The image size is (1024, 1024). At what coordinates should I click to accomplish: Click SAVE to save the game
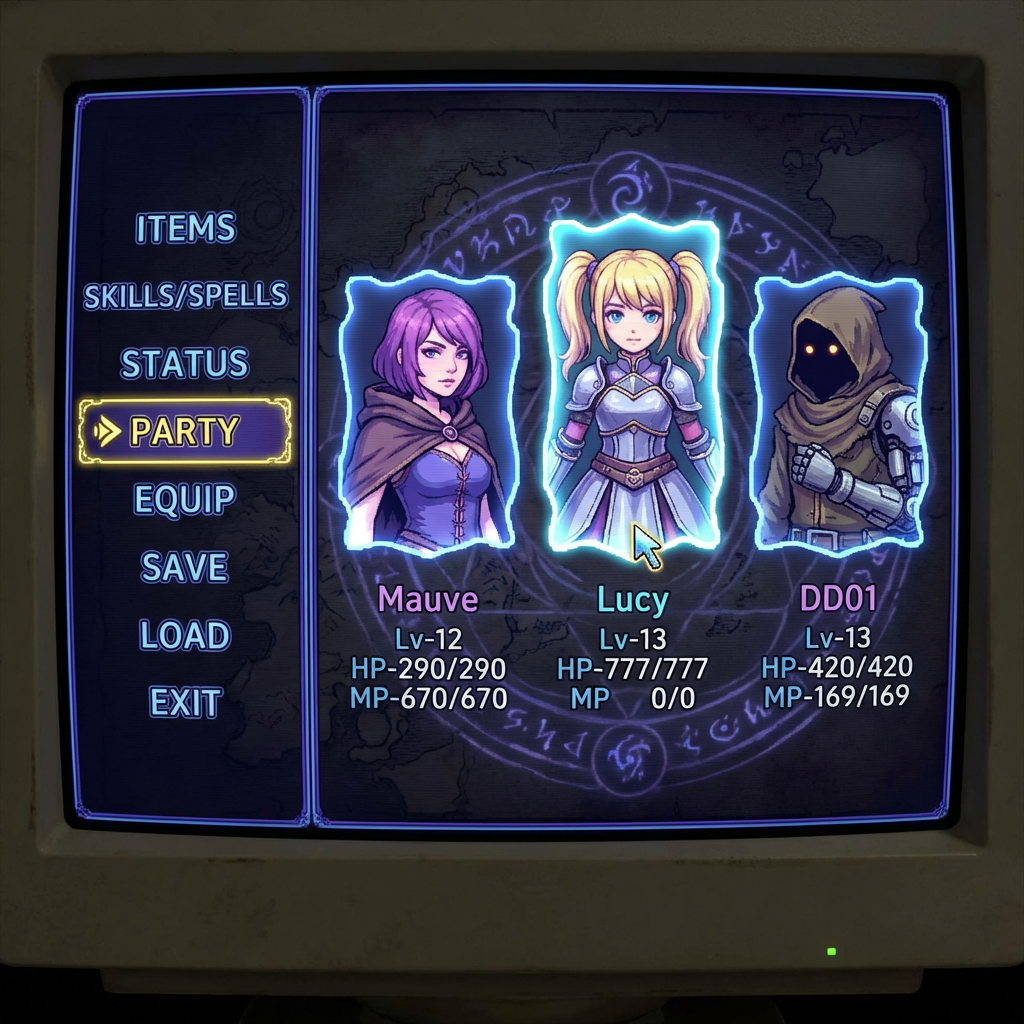(x=185, y=567)
